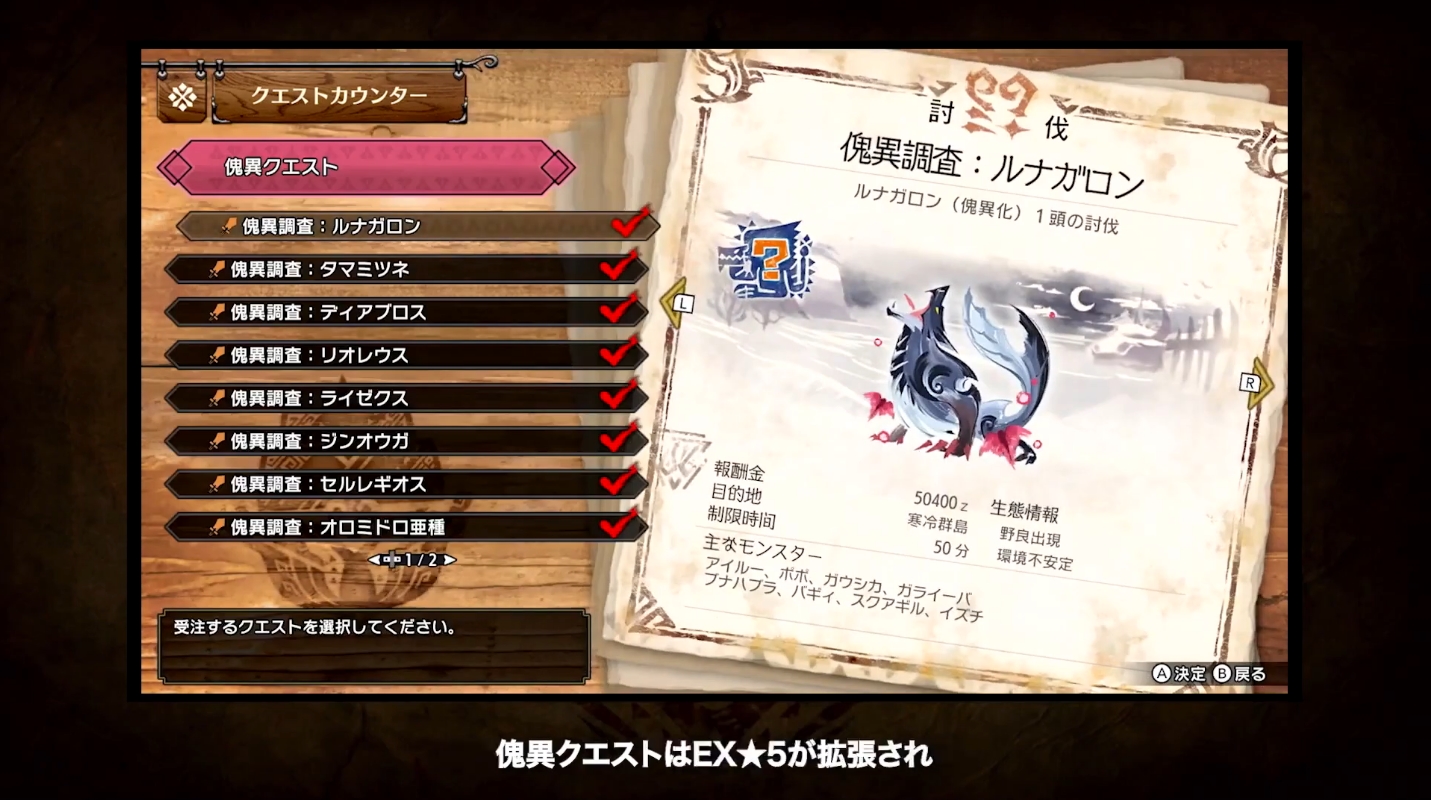Flip to the previous quest detail page
The height and width of the screenshot is (800, 1431).
(x=679, y=300)
